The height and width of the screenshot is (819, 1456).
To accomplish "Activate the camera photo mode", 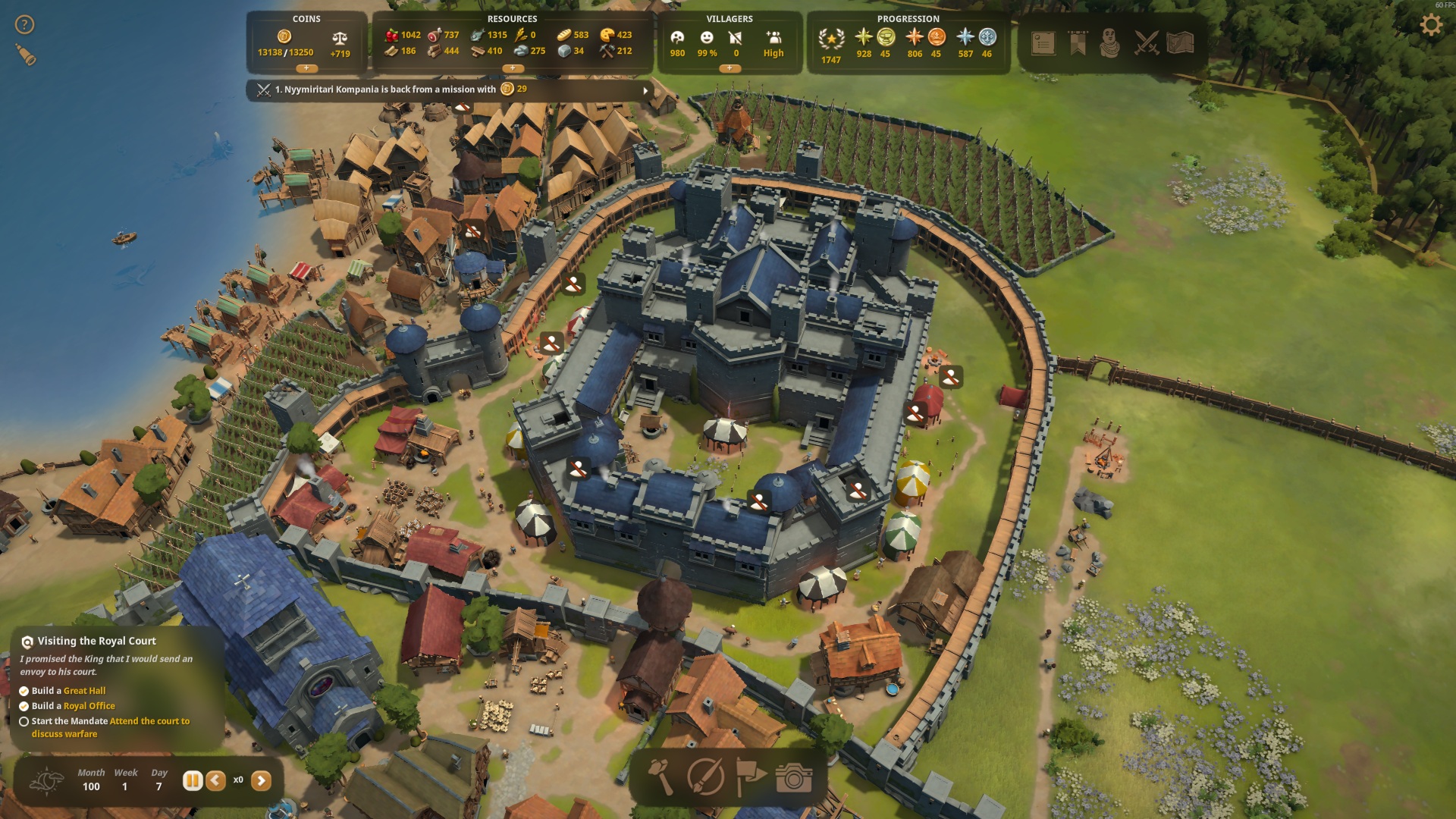I will click(794, 777).
